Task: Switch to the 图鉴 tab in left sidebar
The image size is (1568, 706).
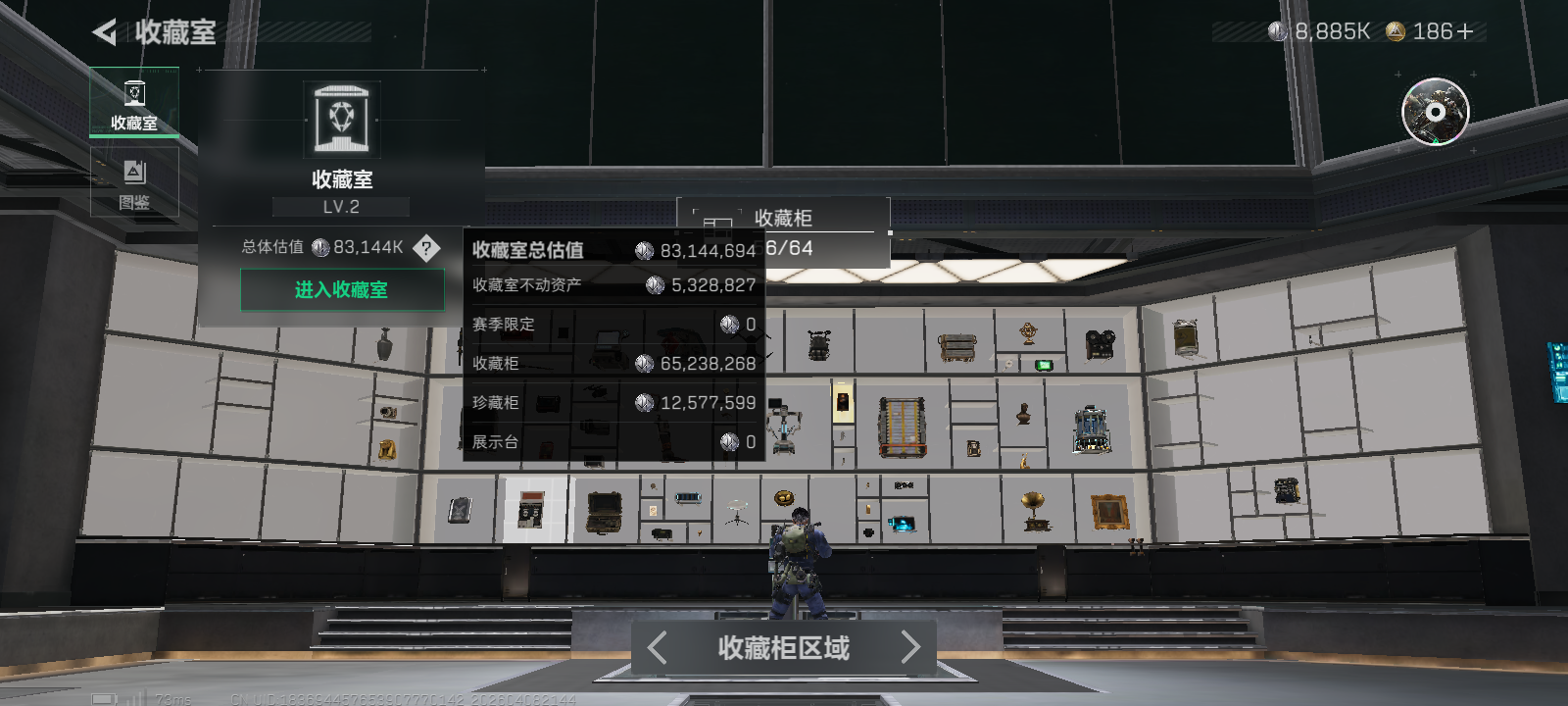Action: coord(134,181)
